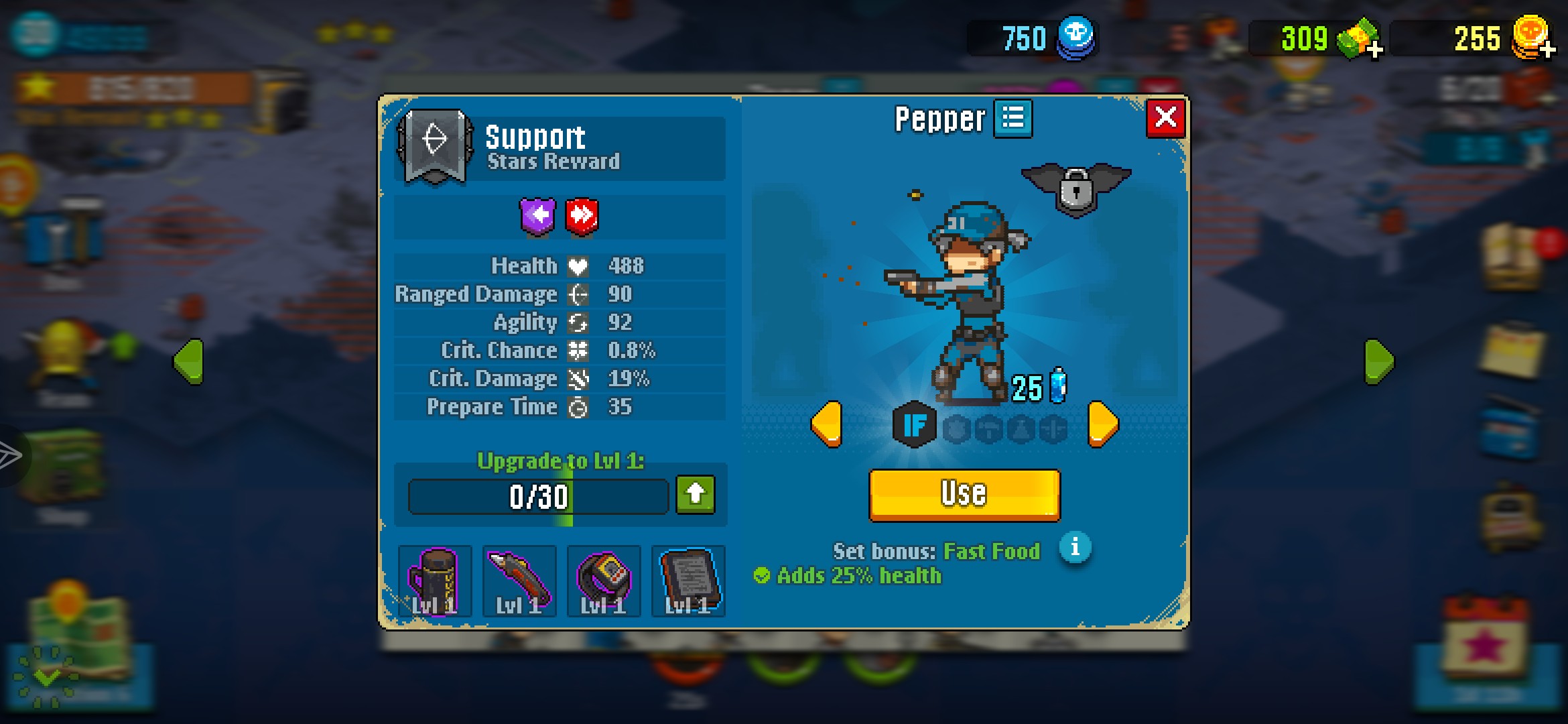Tap the red shield double-arrow ability icon

point(582,217)
